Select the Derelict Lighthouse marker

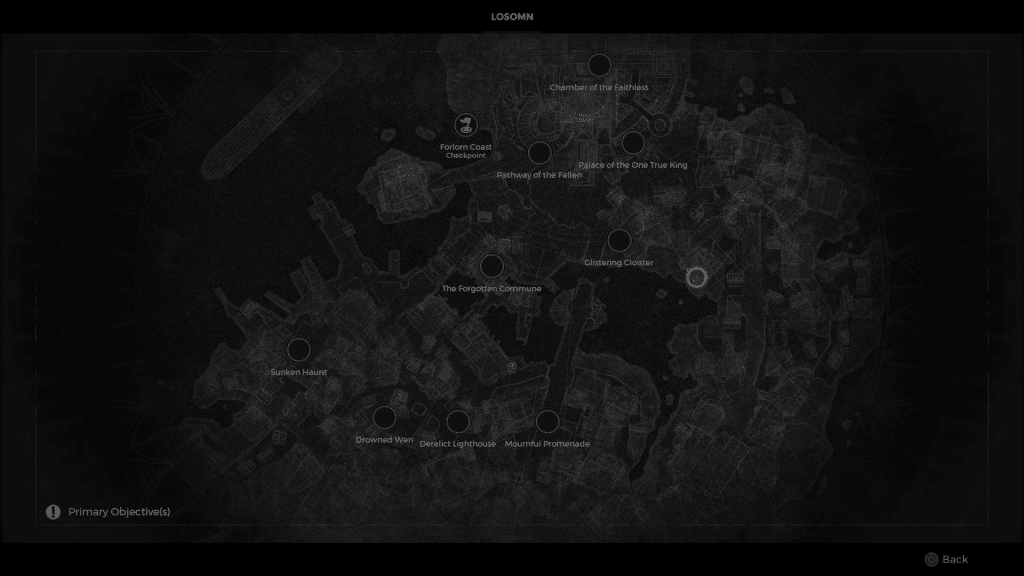coord(457,421)
